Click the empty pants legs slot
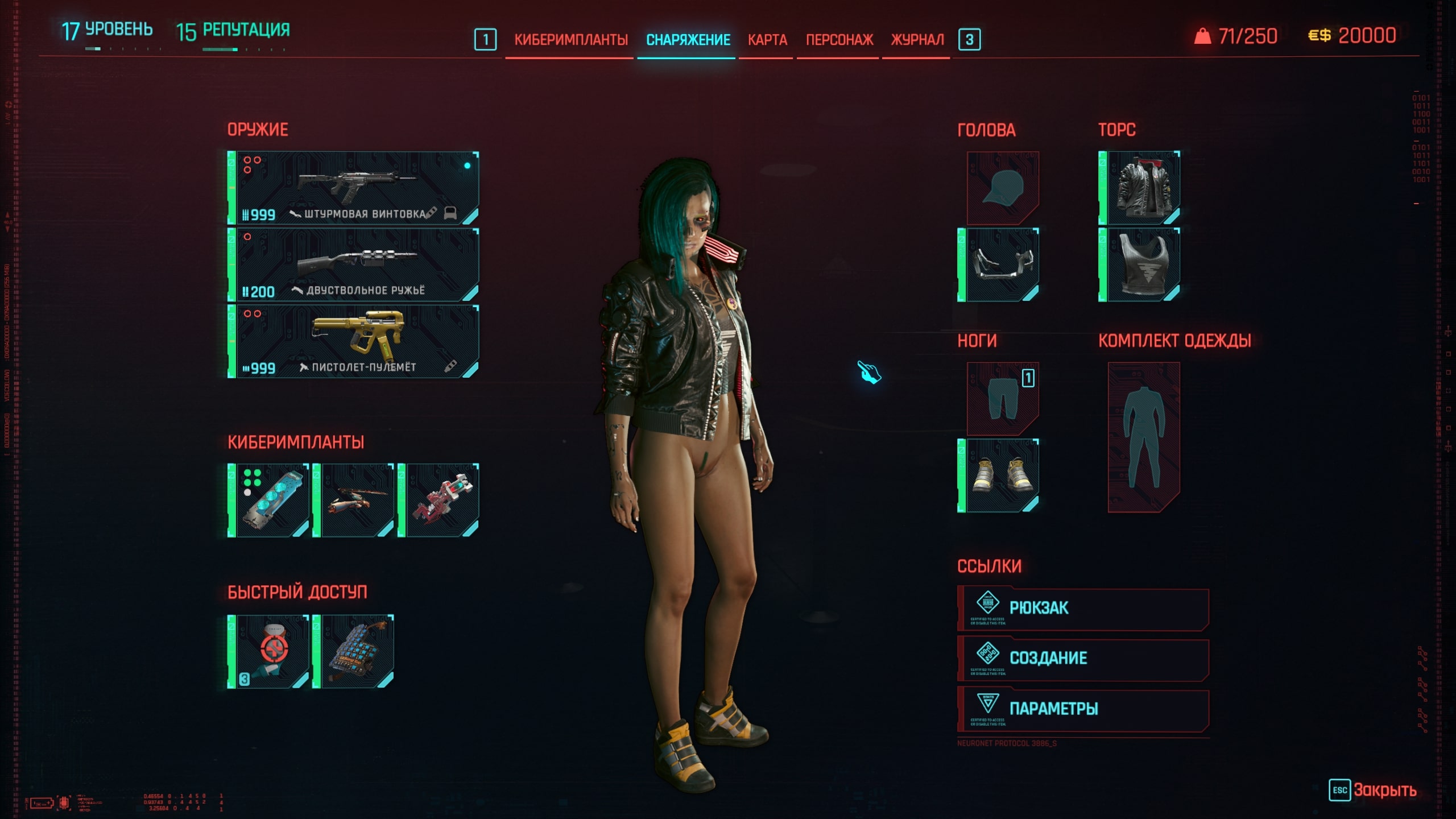 1003,398
